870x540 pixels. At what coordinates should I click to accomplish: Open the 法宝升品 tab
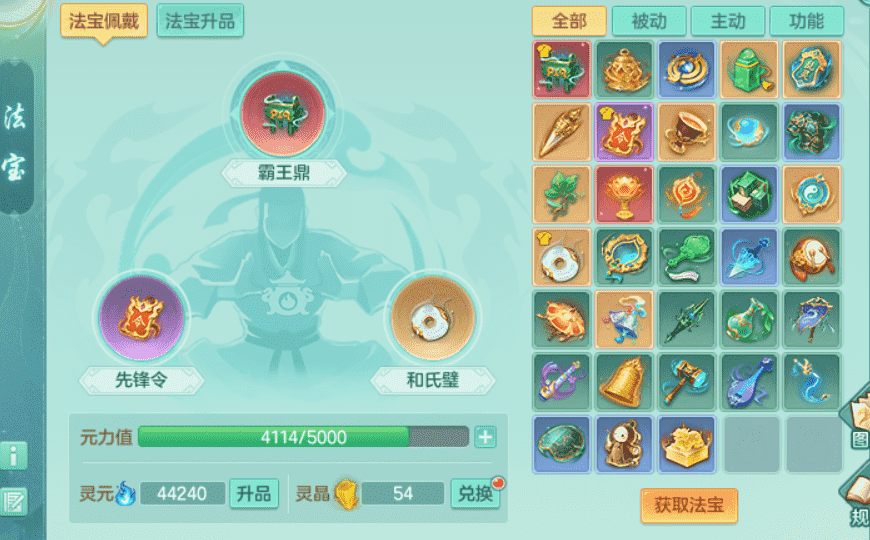[200, 20]
